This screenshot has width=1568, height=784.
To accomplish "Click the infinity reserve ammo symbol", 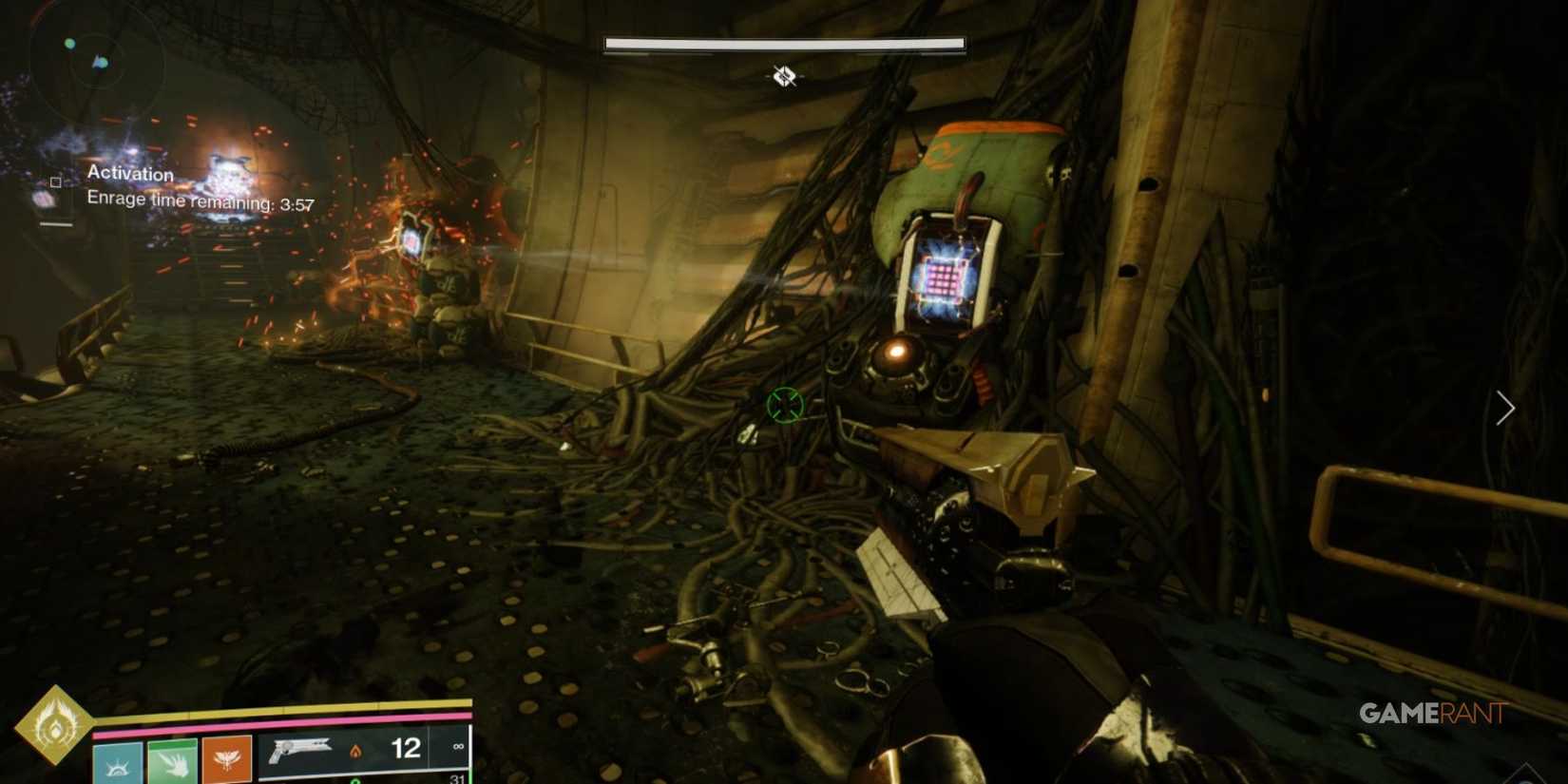I will (457, 749).
